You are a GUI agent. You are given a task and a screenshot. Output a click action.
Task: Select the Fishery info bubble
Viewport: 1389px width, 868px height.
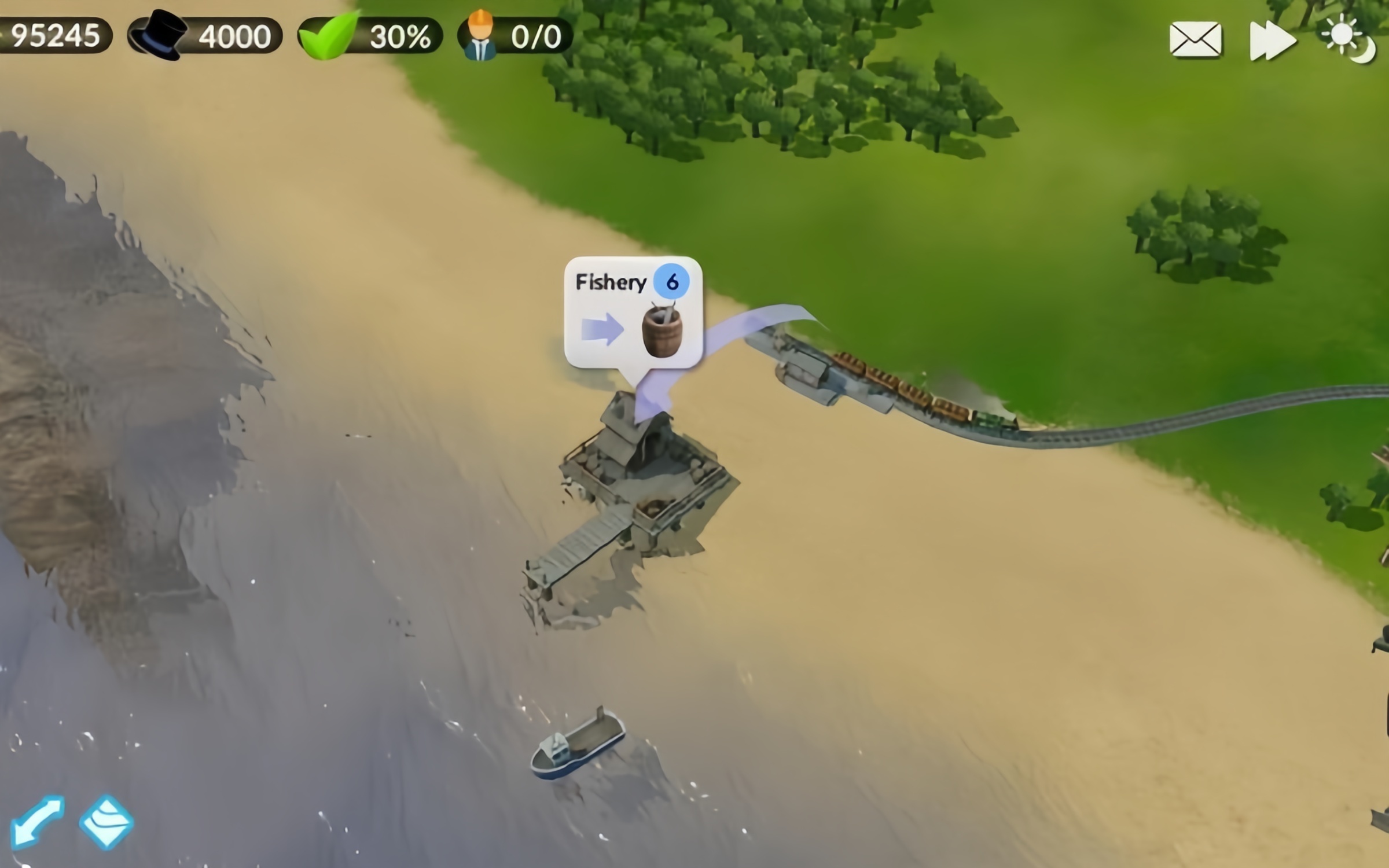pos(633,312)
